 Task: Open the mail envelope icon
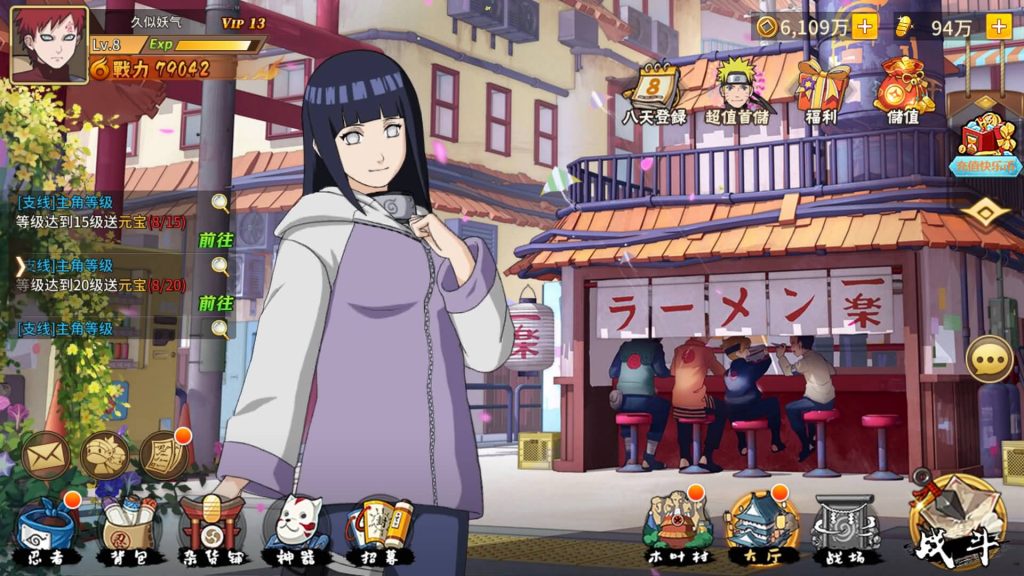tap(46, 456)
